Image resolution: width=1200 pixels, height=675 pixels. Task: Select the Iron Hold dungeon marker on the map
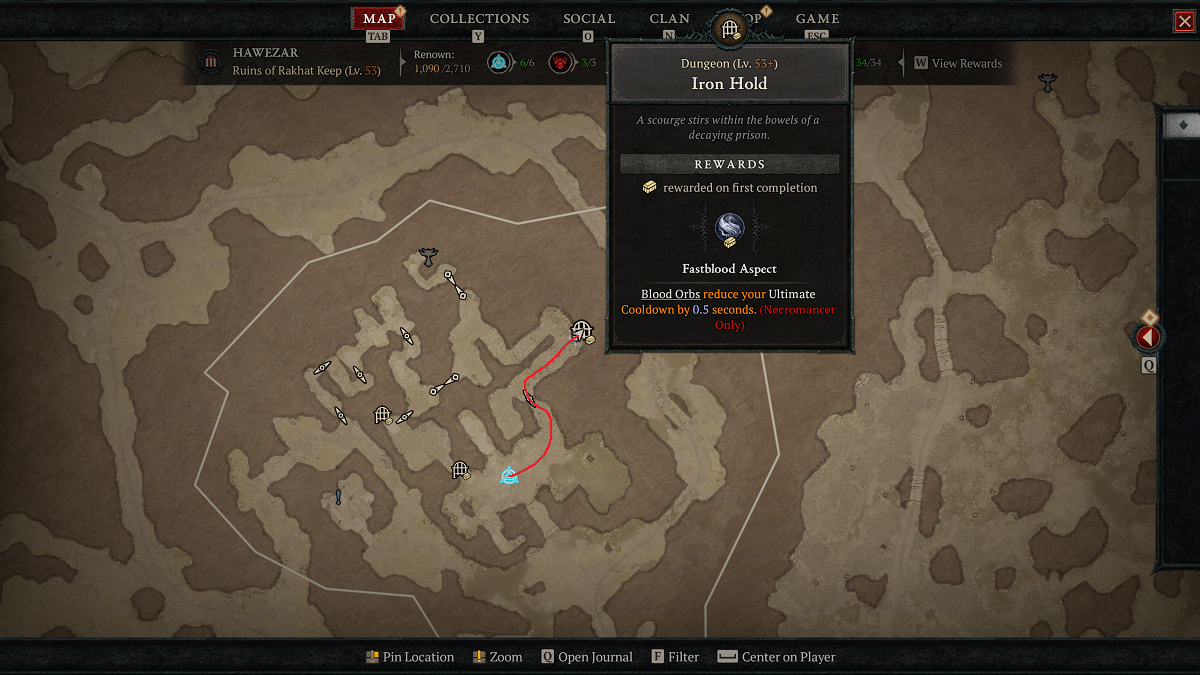(582, 330)
